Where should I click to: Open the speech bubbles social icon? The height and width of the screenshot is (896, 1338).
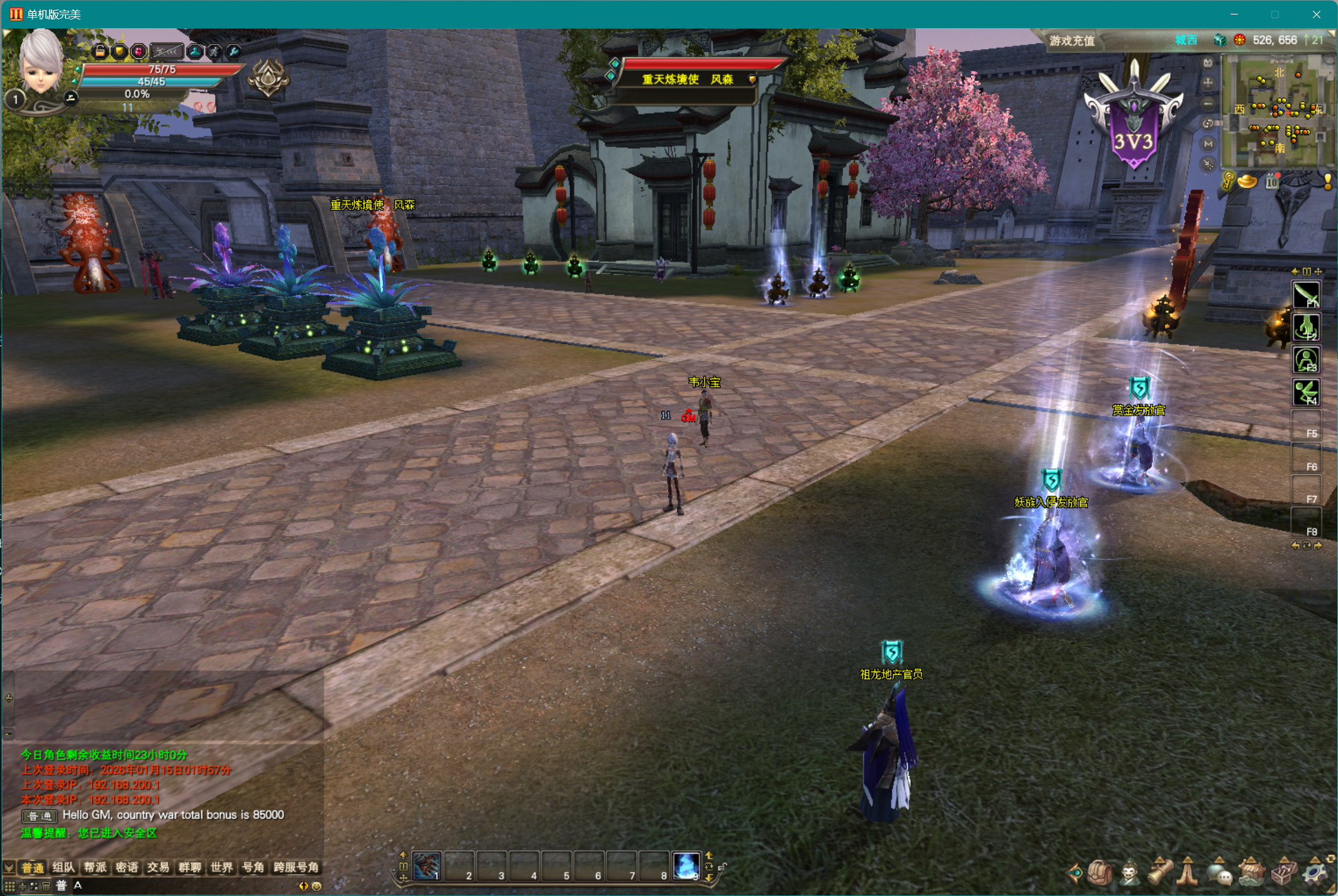pos(1220,873)
